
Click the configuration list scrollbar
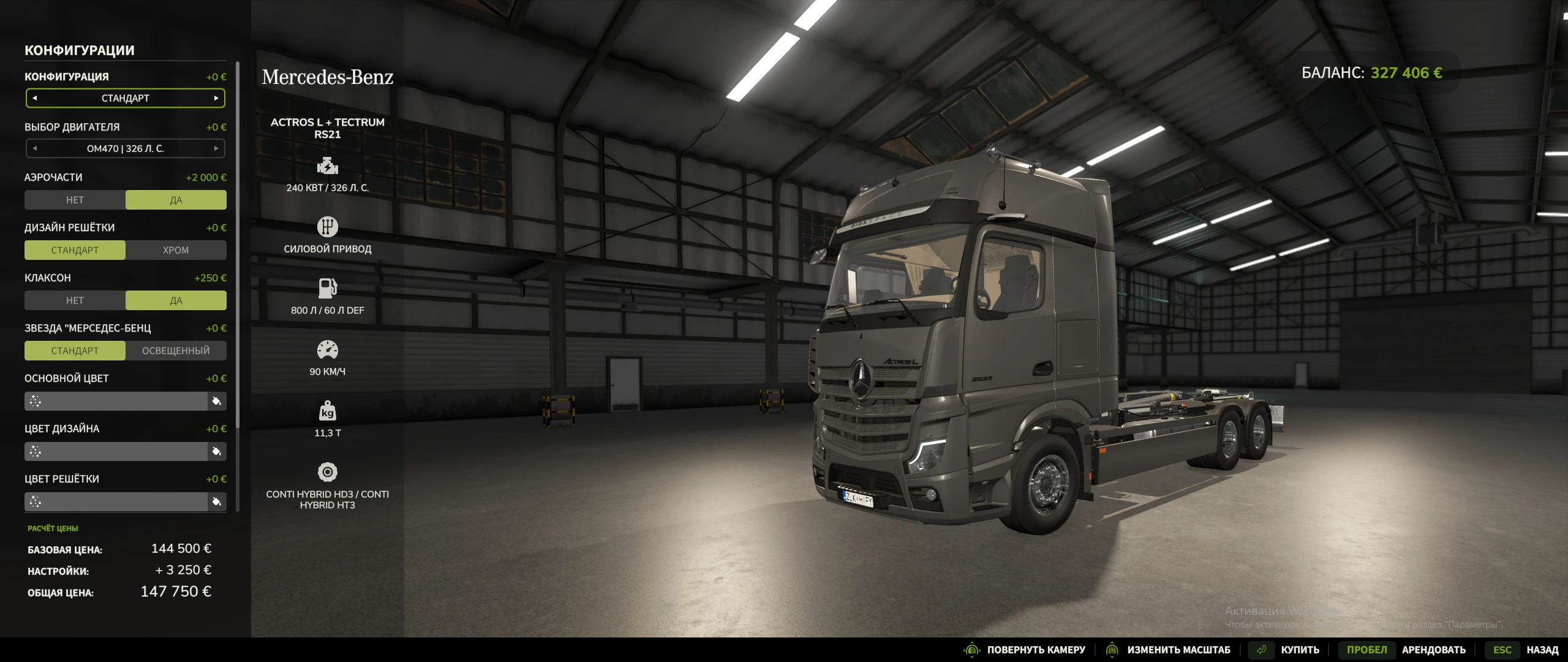(238, 245)
